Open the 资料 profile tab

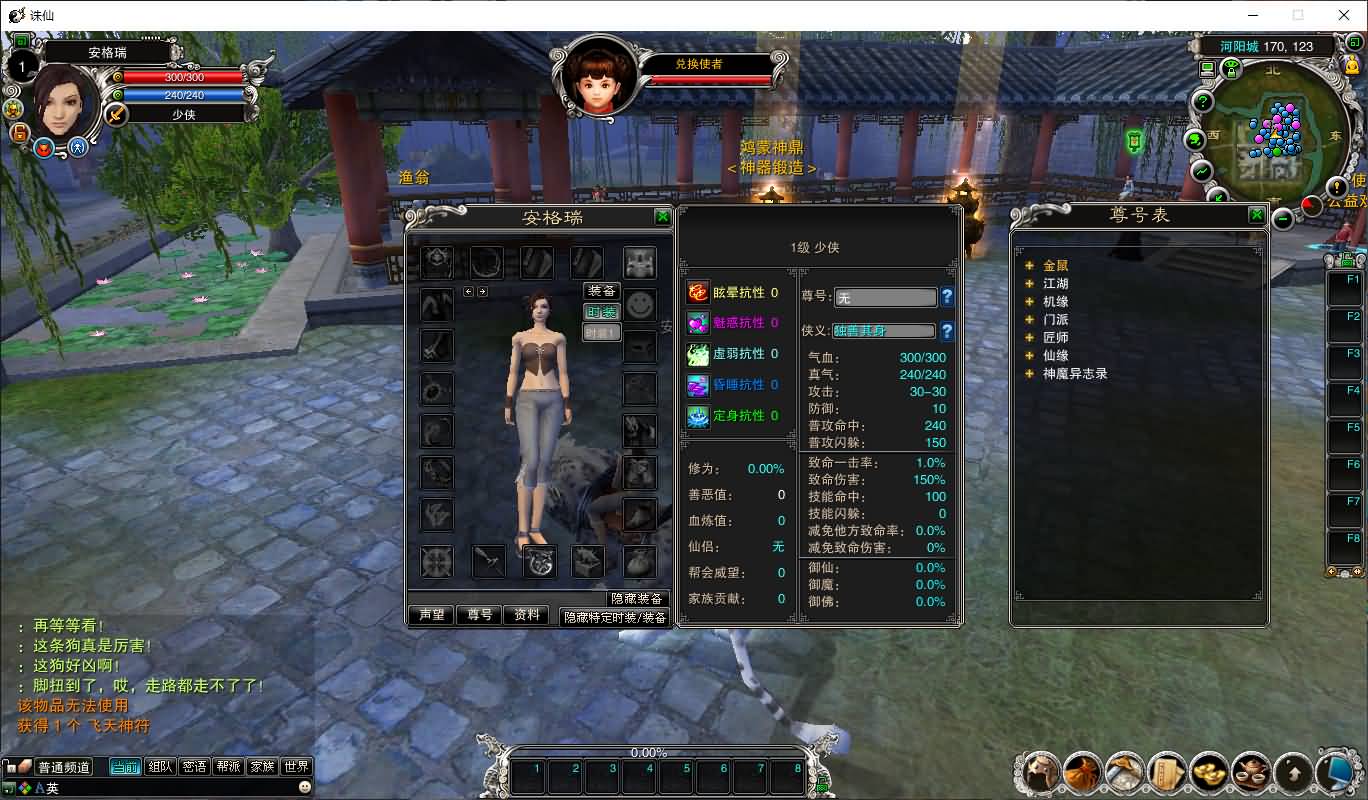tap(527, 615)
